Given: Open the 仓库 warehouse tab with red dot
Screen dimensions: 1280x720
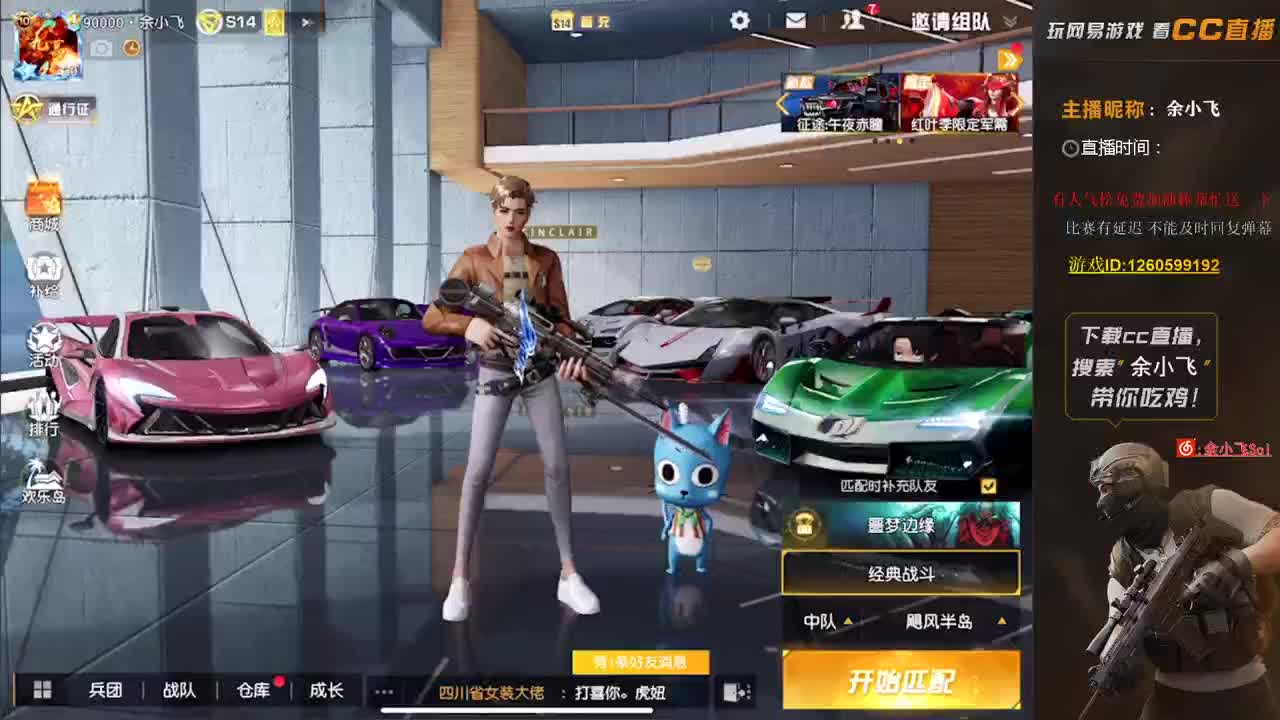Looking at the screenshot, I should pyautogui.click(x=253, y=691).
